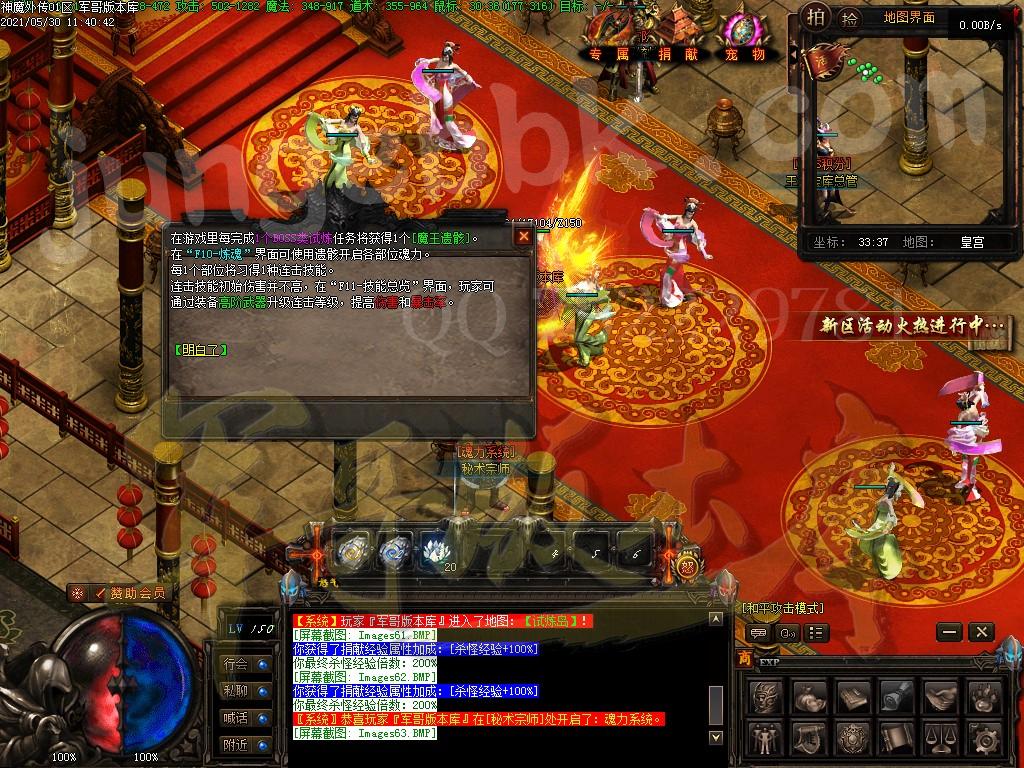
Task: Click the 拾 pickup button
Action: [849, 17]
